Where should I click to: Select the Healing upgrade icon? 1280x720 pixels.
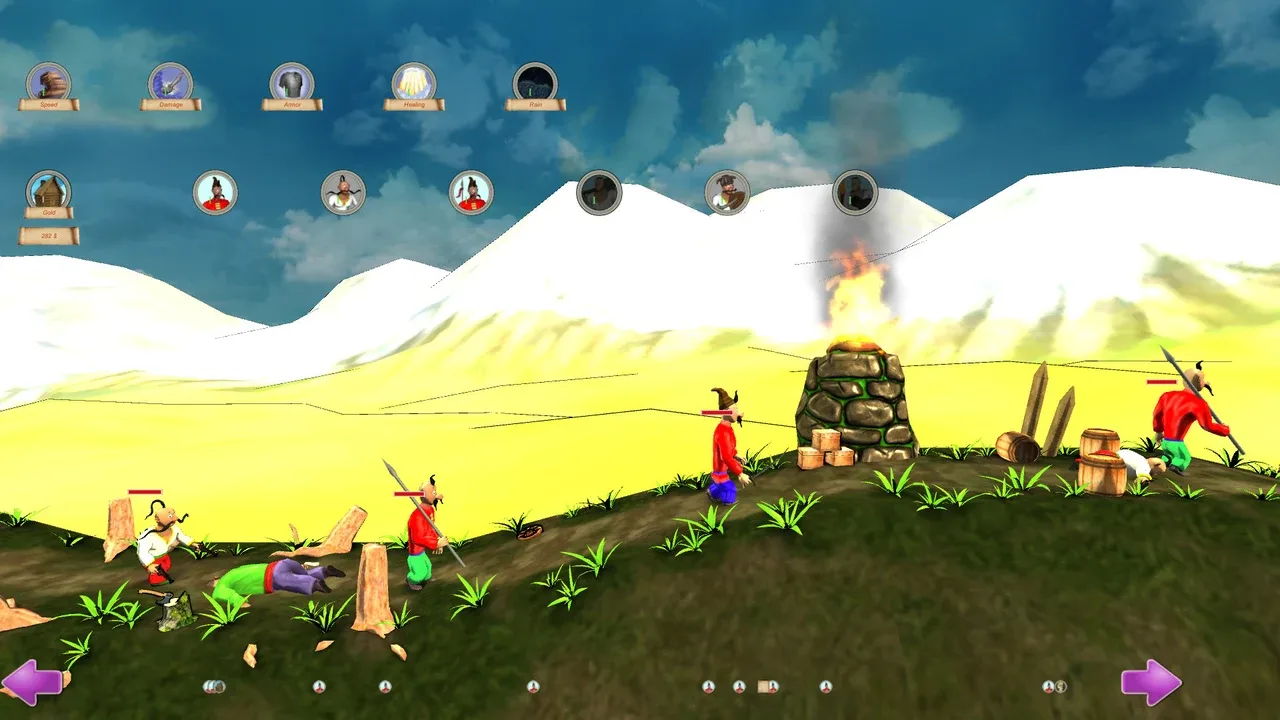[x=414, y=80]
